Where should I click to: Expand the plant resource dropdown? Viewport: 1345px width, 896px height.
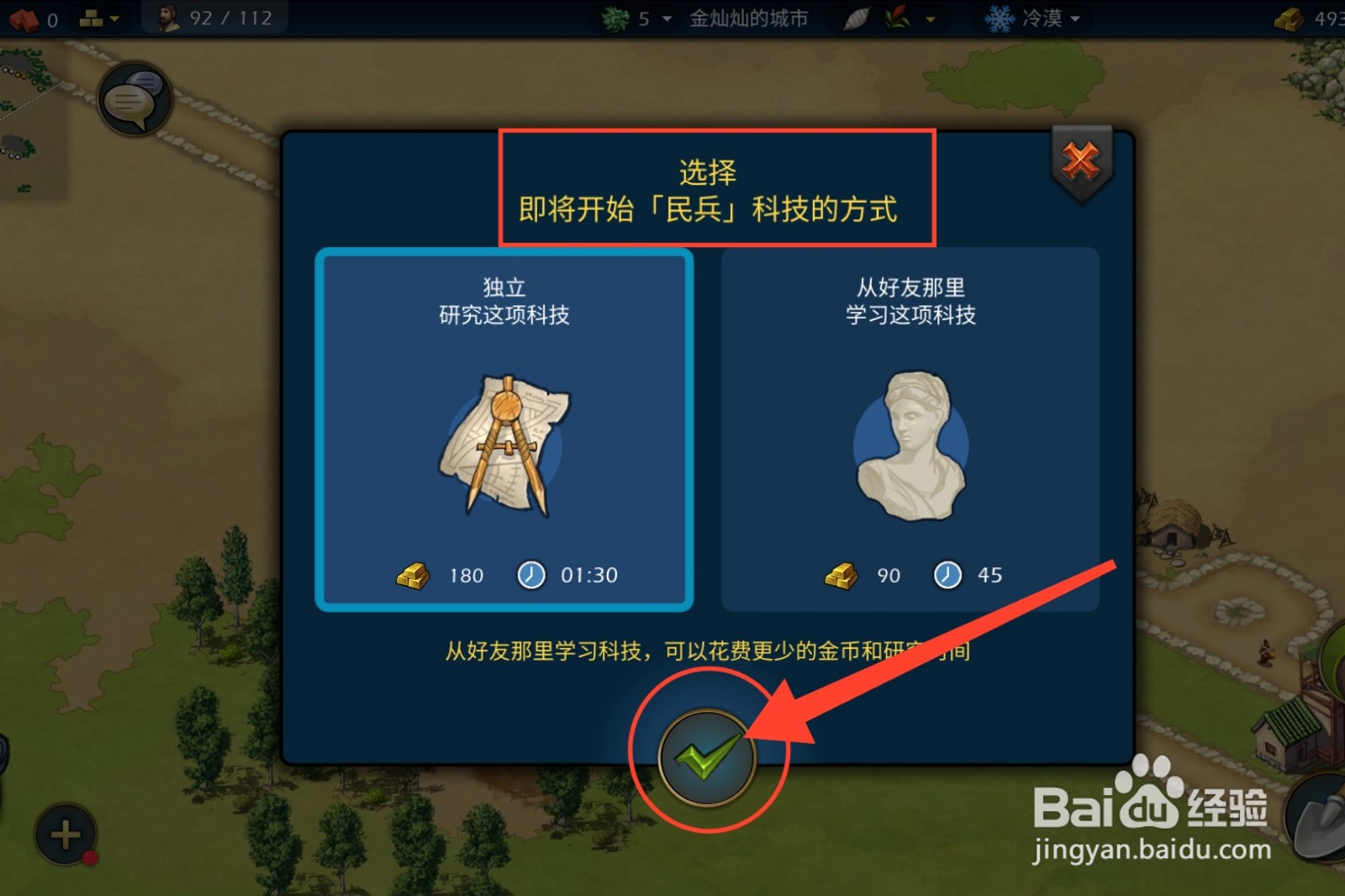pyautogui.click(x=928, y=18)
